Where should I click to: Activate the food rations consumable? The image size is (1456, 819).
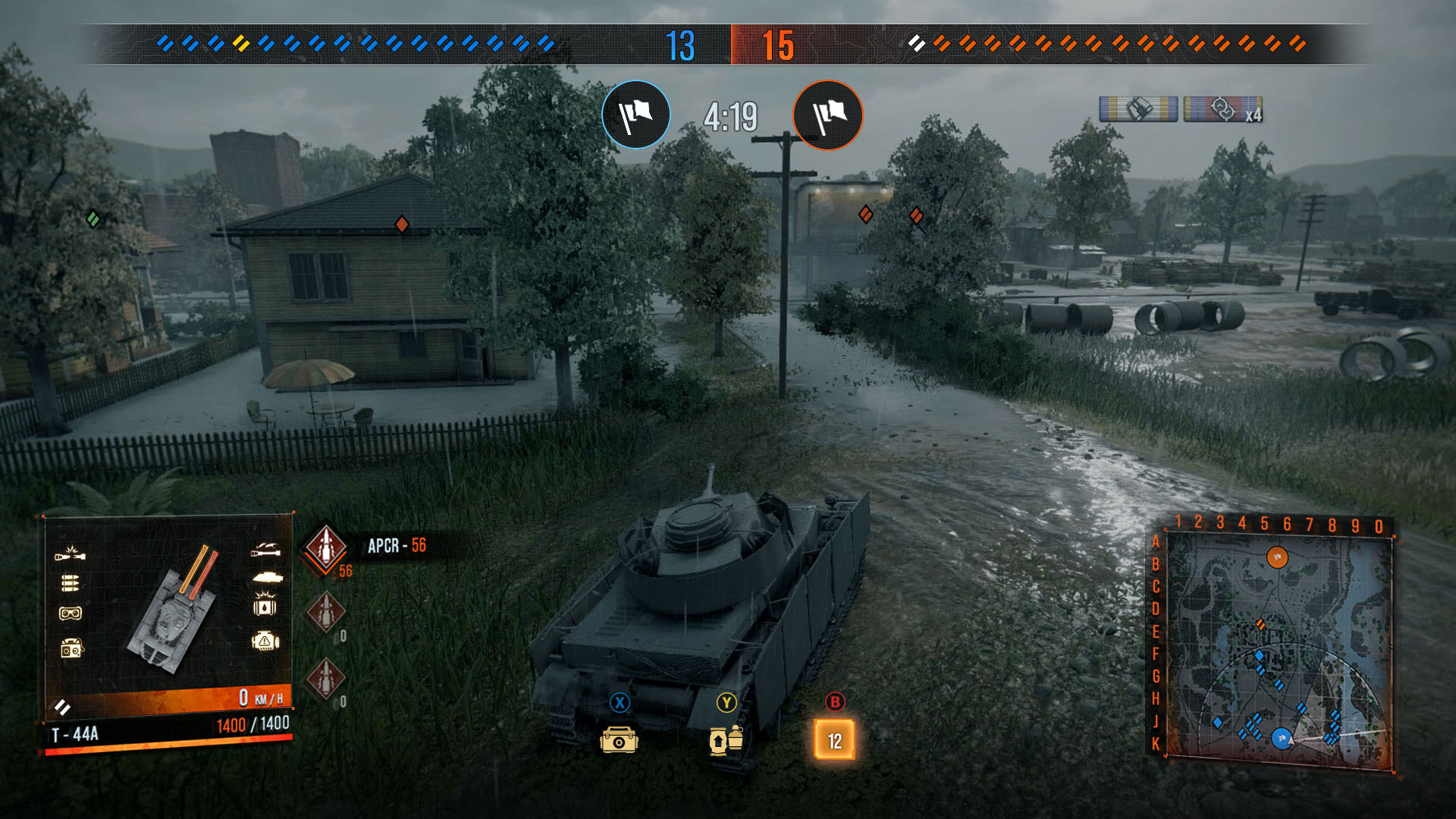tap(726, 739)
